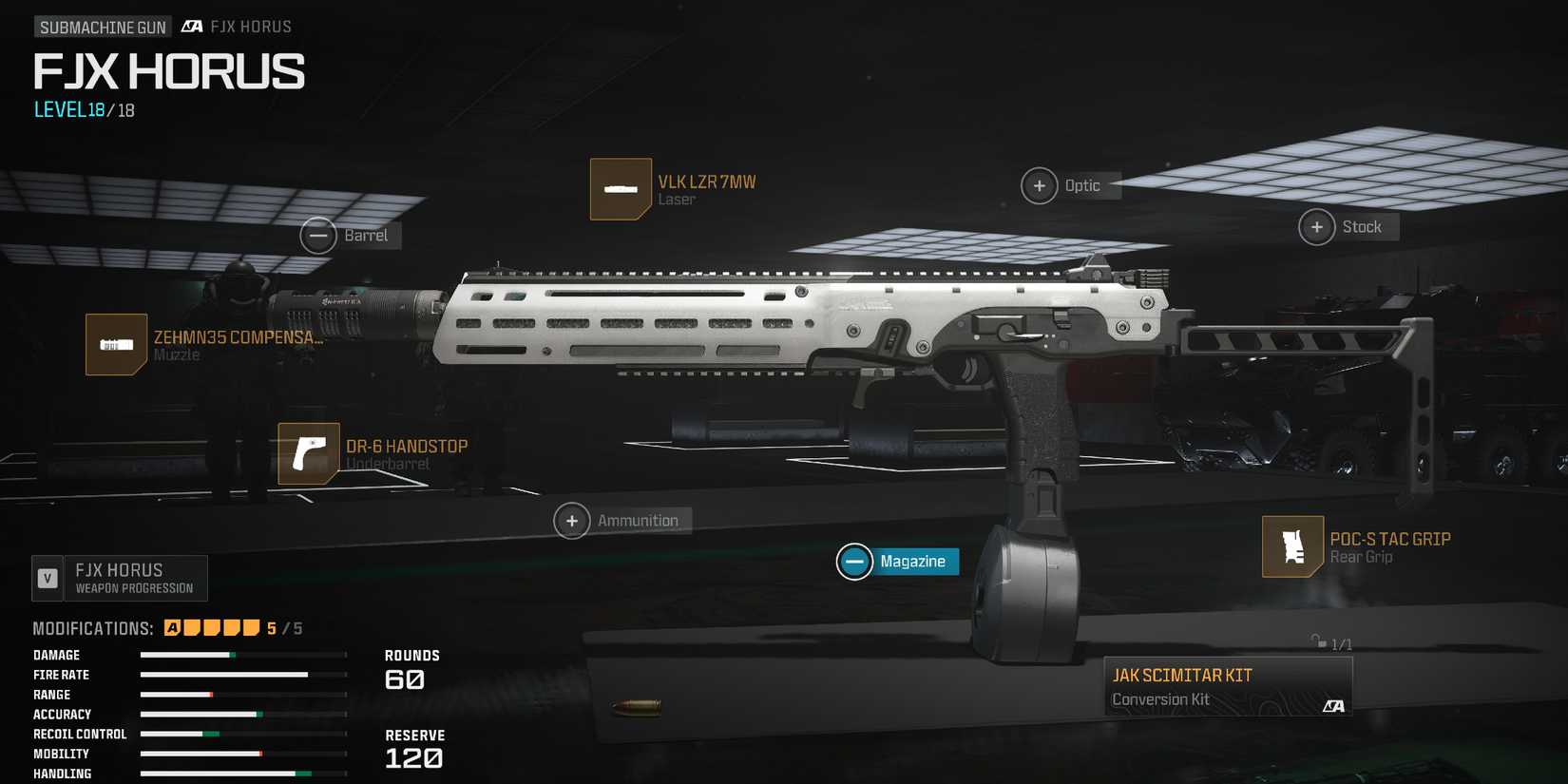Expand the Stock attachment slot

(x=1318, y=227)
